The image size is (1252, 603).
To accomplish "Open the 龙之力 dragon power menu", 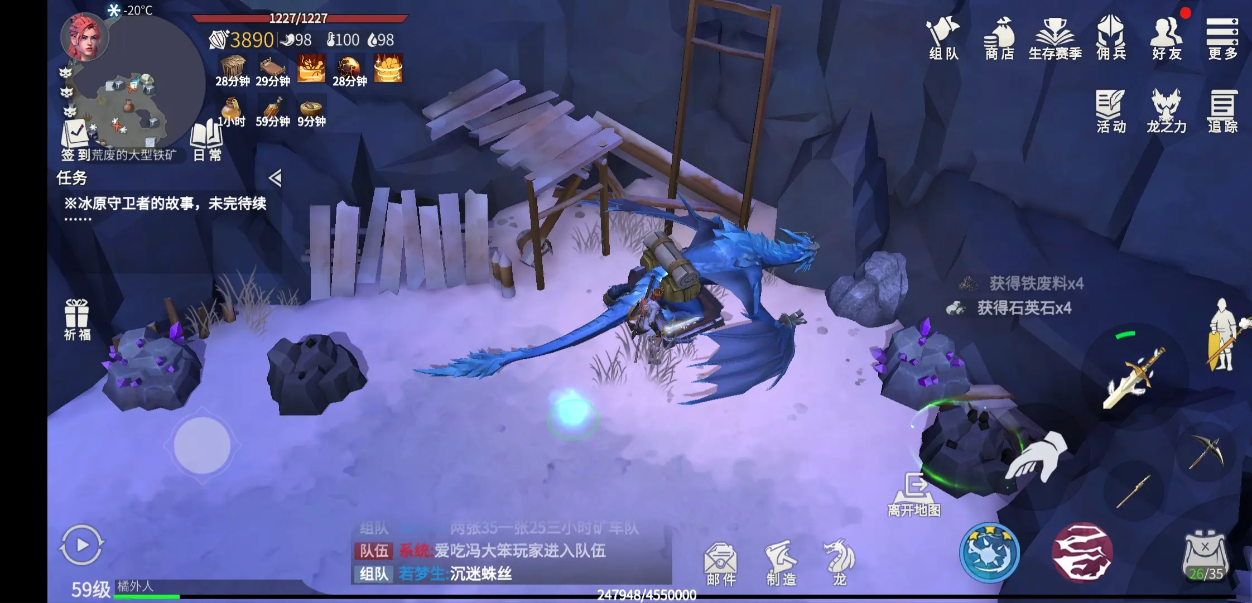I will pyautogui.click(x=1166, y=110).
